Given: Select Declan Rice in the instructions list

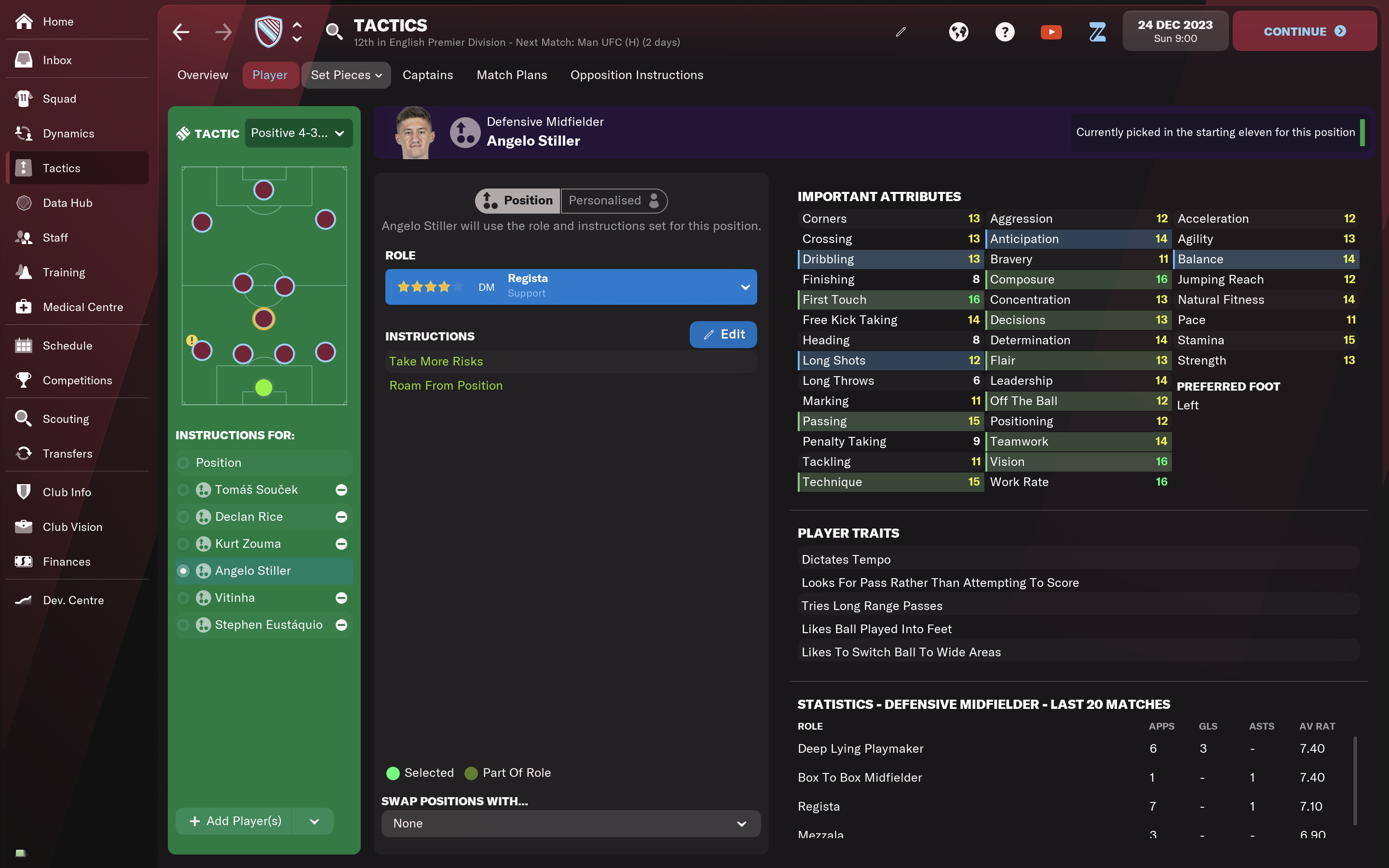Looking at the screenshot, I should click(248, 516).
